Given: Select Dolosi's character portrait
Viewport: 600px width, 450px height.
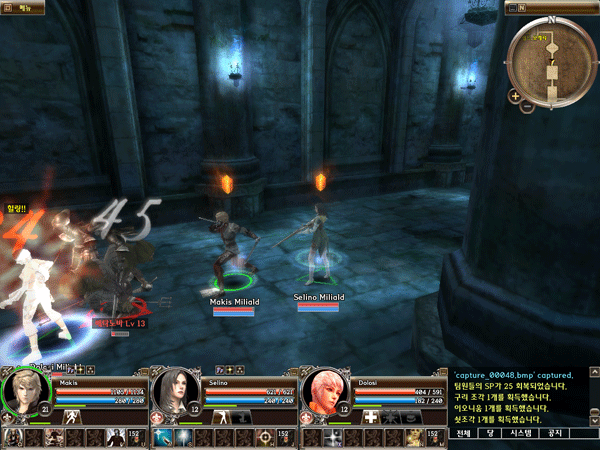Looking at the screenshot, I should tap(323, 392).
